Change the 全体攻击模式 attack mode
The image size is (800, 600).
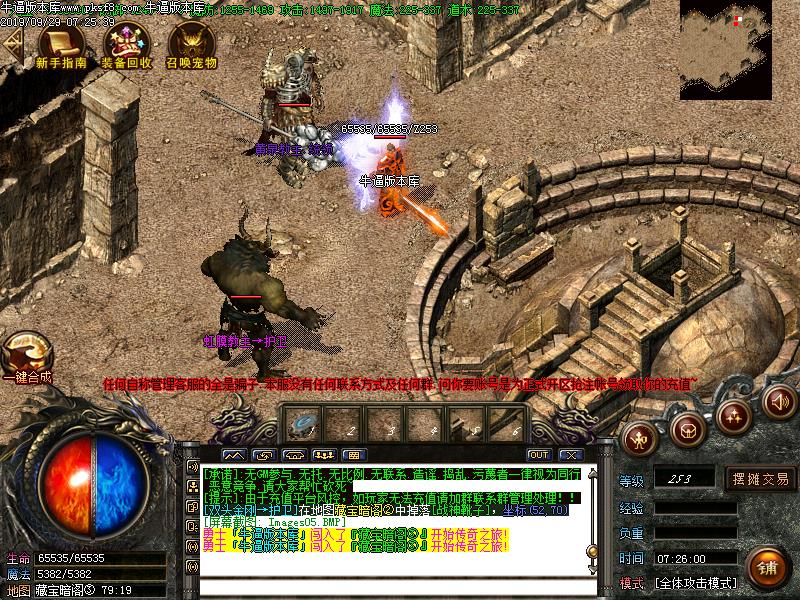tap(696, 582)
